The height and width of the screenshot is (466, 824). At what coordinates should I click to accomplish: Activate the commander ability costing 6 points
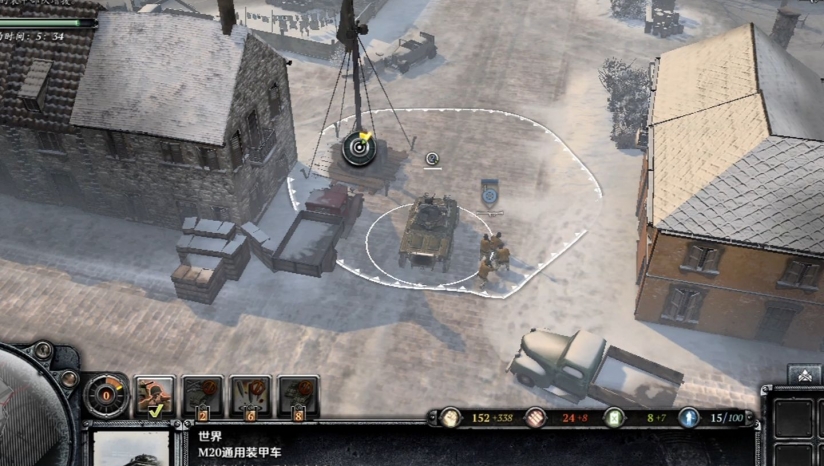pos(251,396)
